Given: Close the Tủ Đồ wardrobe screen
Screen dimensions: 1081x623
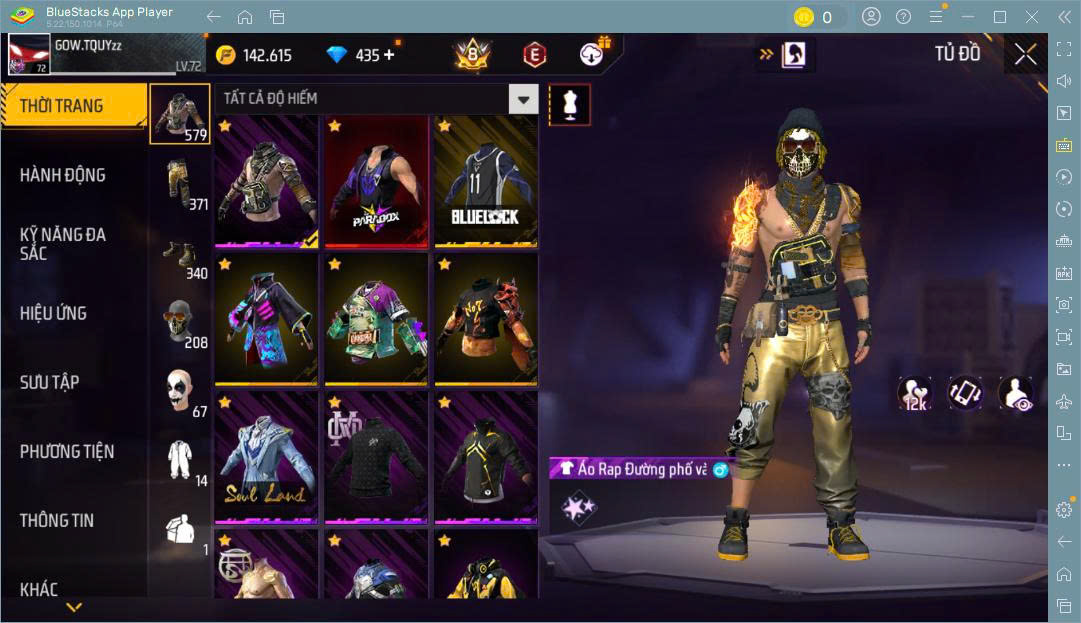Looking at the screenshot, I should pos(1025,55).
